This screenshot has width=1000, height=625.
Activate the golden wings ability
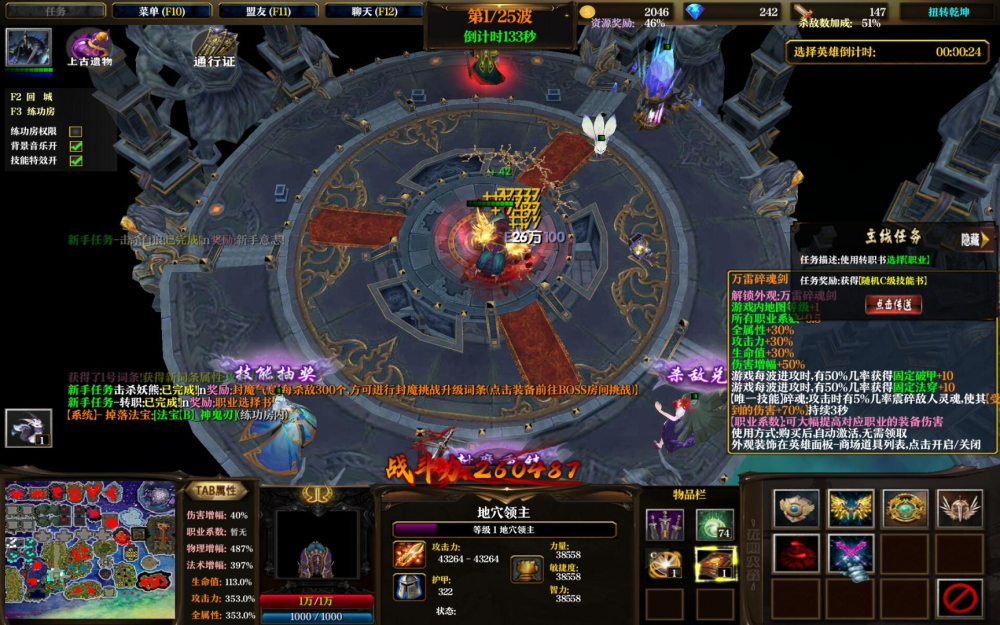click(851, 509)
